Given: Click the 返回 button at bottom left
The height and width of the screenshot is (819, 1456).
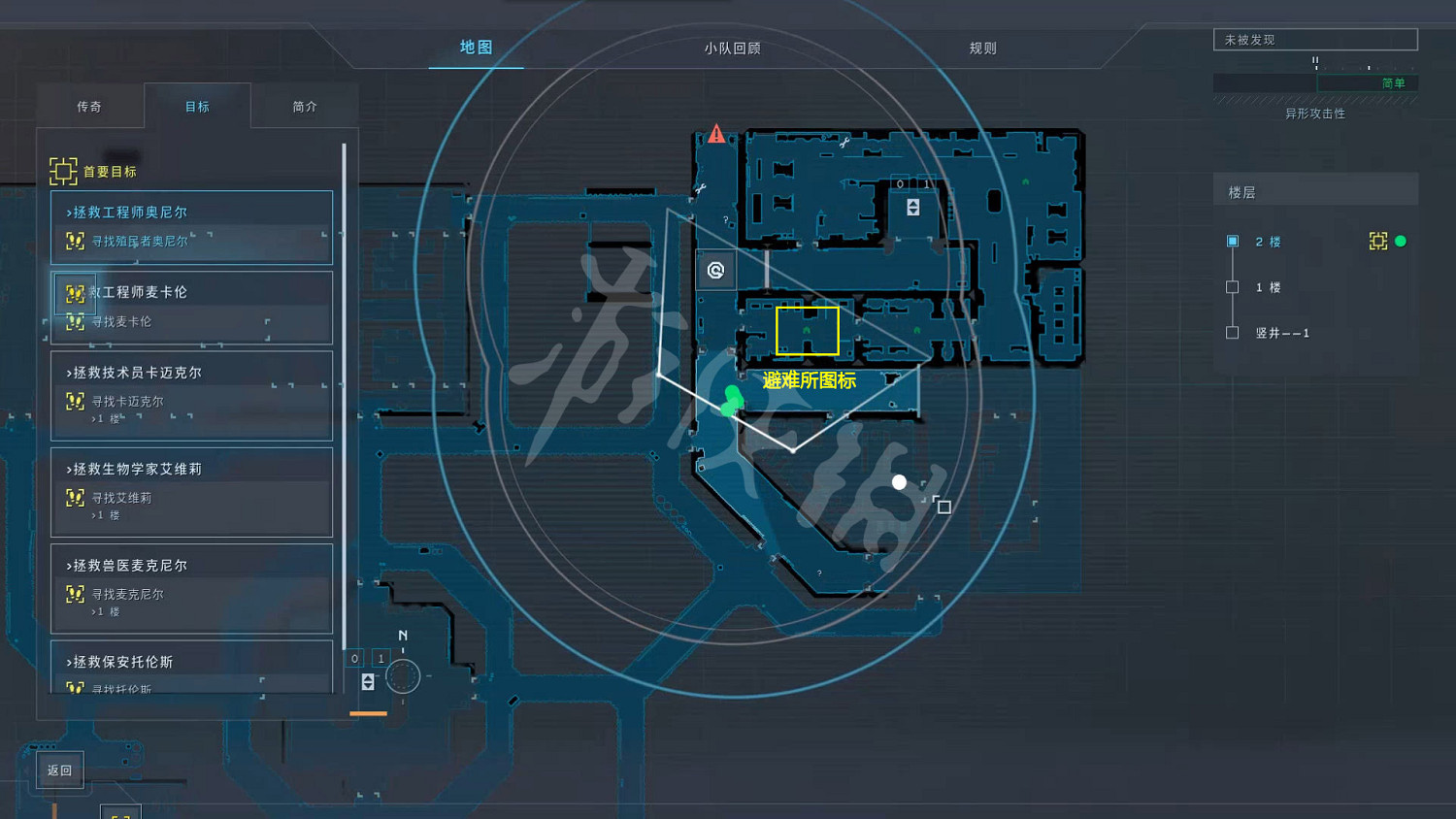Looking at the screenshot, I should 58,769.
